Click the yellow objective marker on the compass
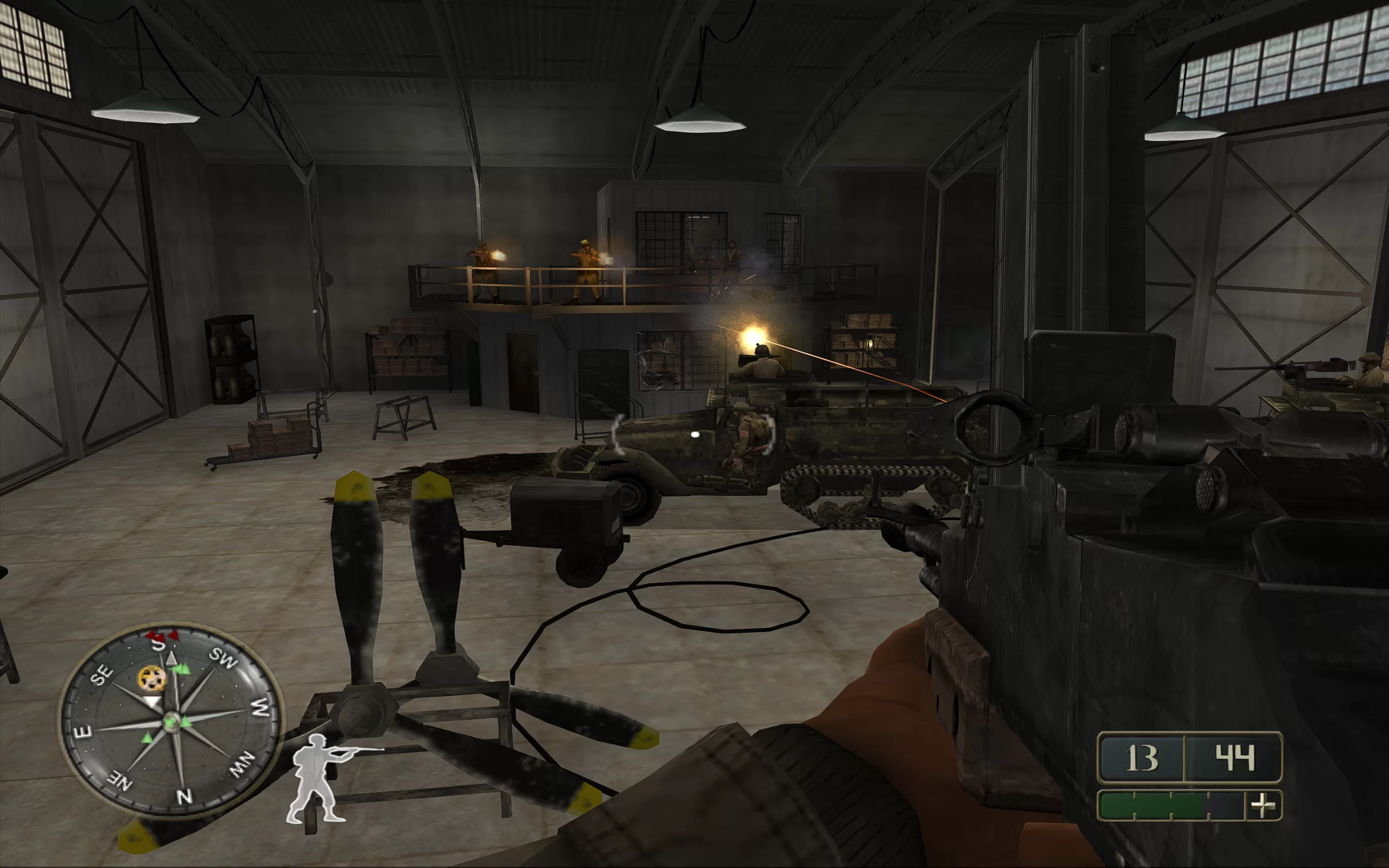 coord(152,679)
